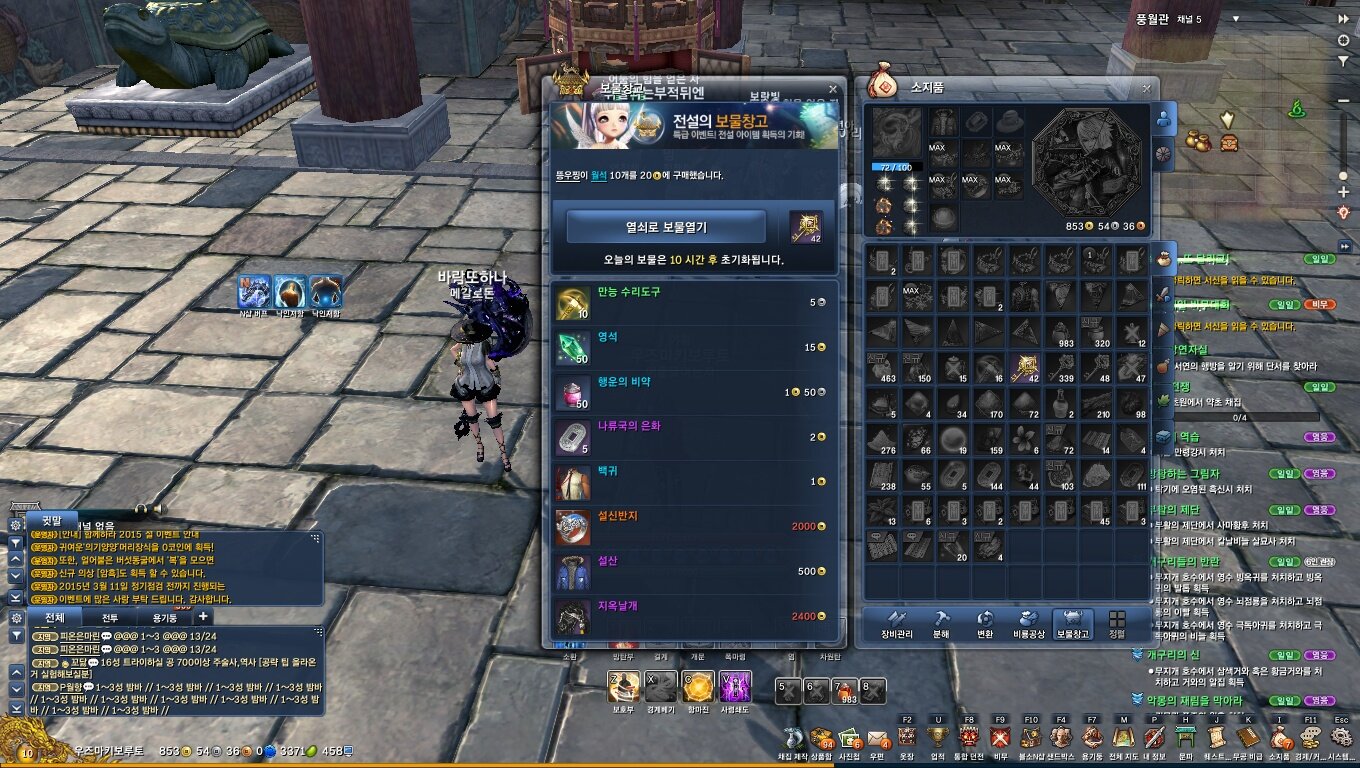This screenshot has height=768, width=1360.
Task: Close the 소지품 inventory window
Action: point(1146,88)
